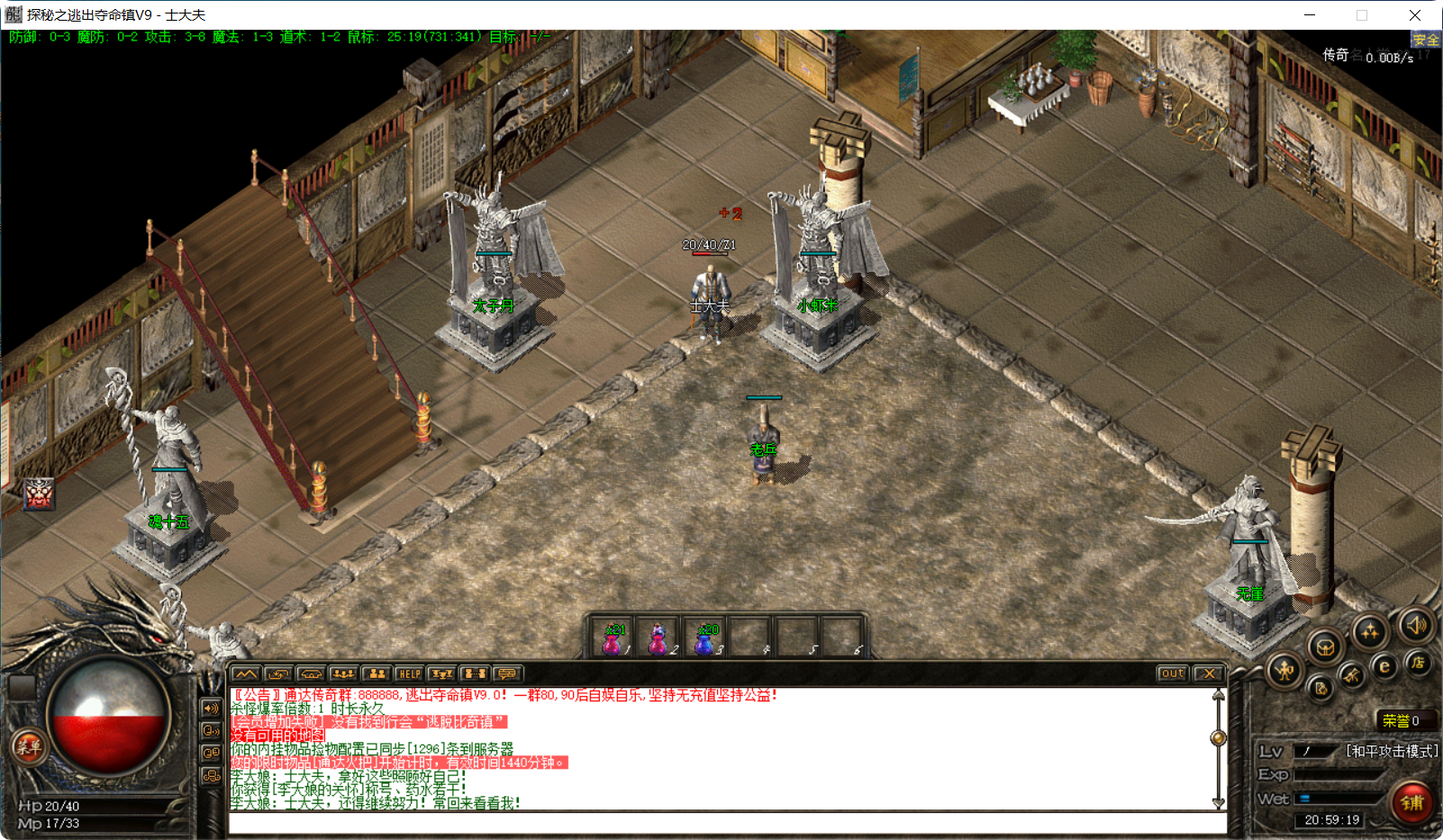Click the HELP button on the toolbar

click(x=410, y=673)
